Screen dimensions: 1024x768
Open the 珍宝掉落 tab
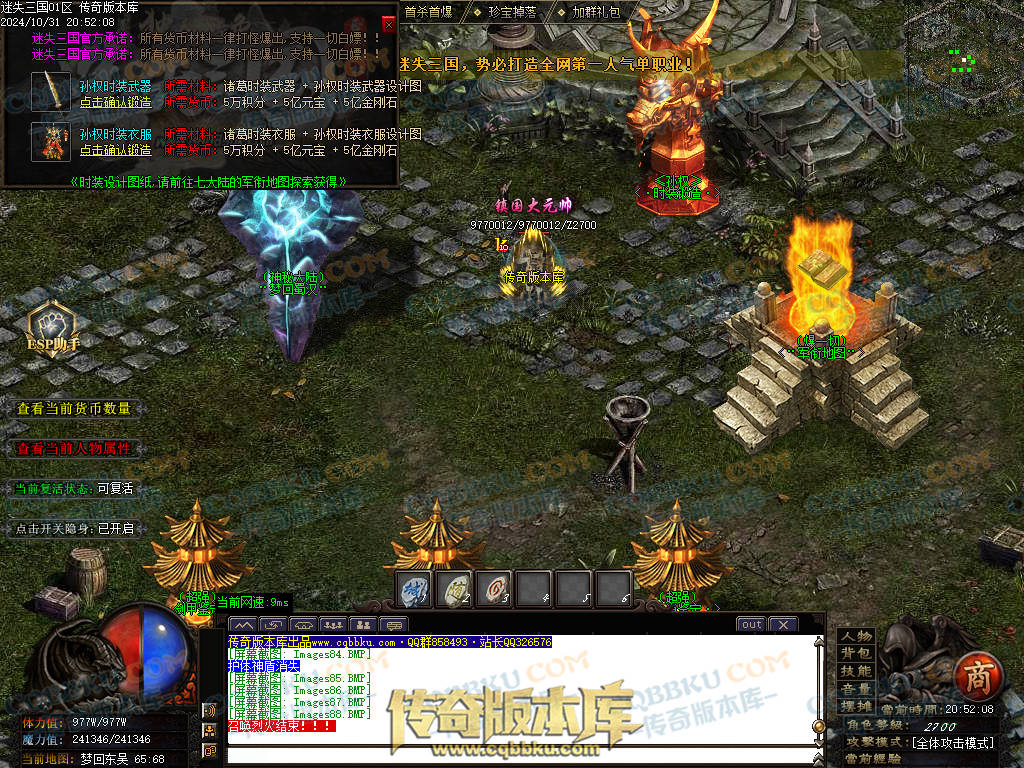[512, 12]
